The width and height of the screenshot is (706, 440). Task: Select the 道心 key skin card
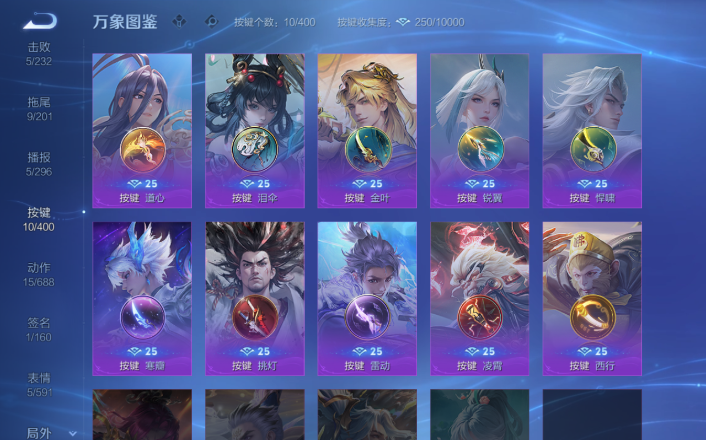point(142,130)
